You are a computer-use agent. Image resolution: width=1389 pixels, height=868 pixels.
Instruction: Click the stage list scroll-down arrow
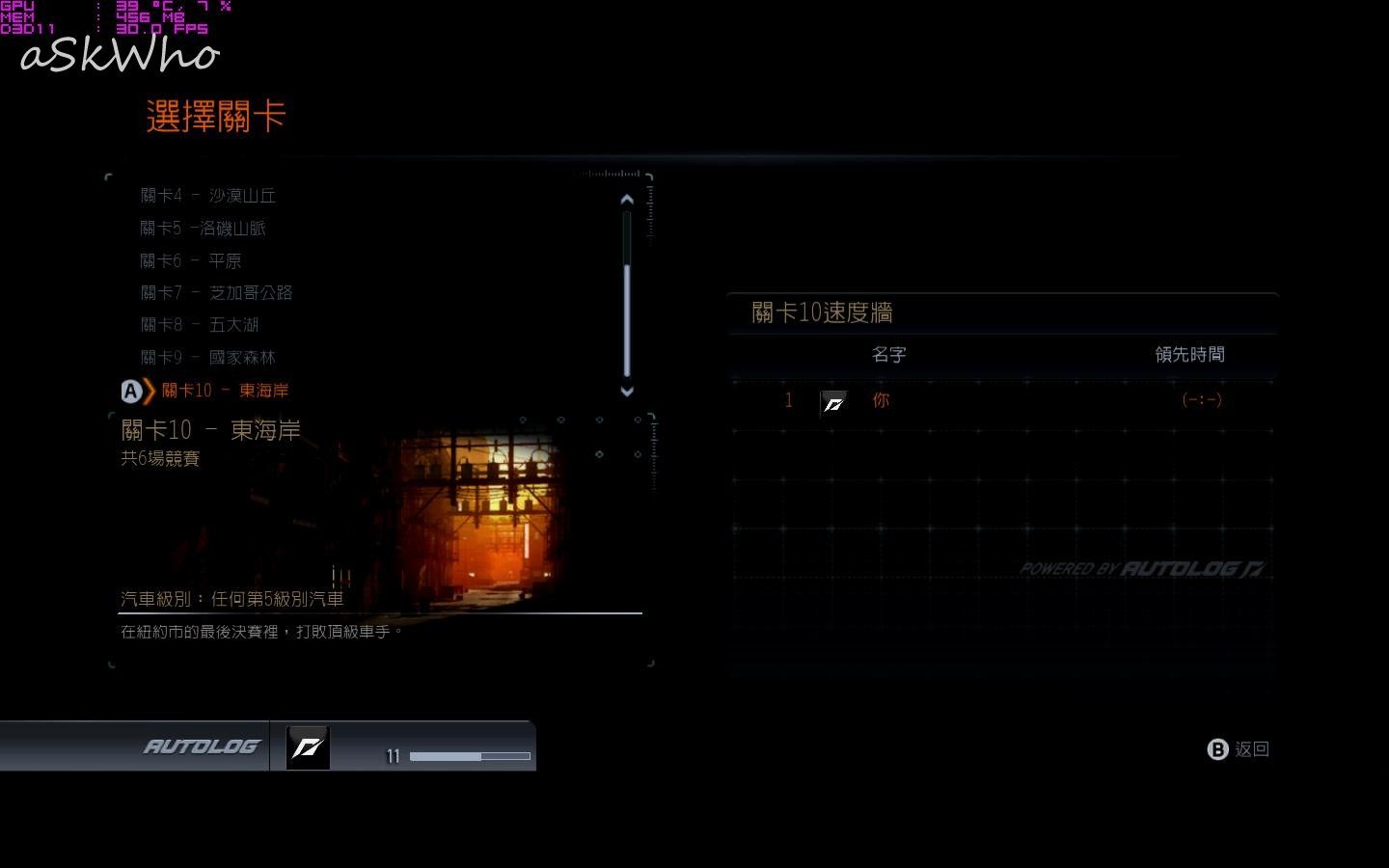(627, 391)
